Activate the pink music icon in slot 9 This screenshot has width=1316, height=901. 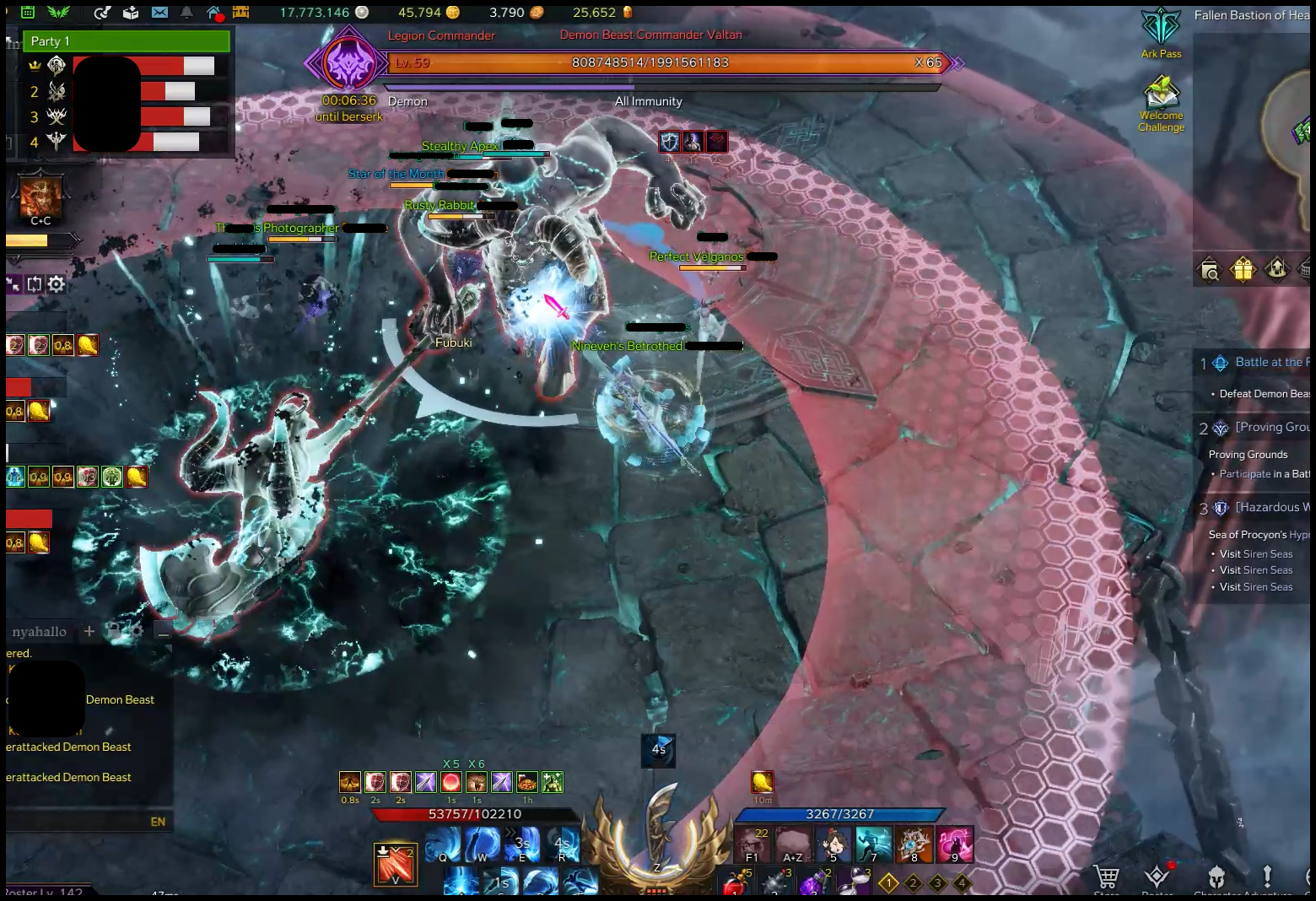point(954,844)
